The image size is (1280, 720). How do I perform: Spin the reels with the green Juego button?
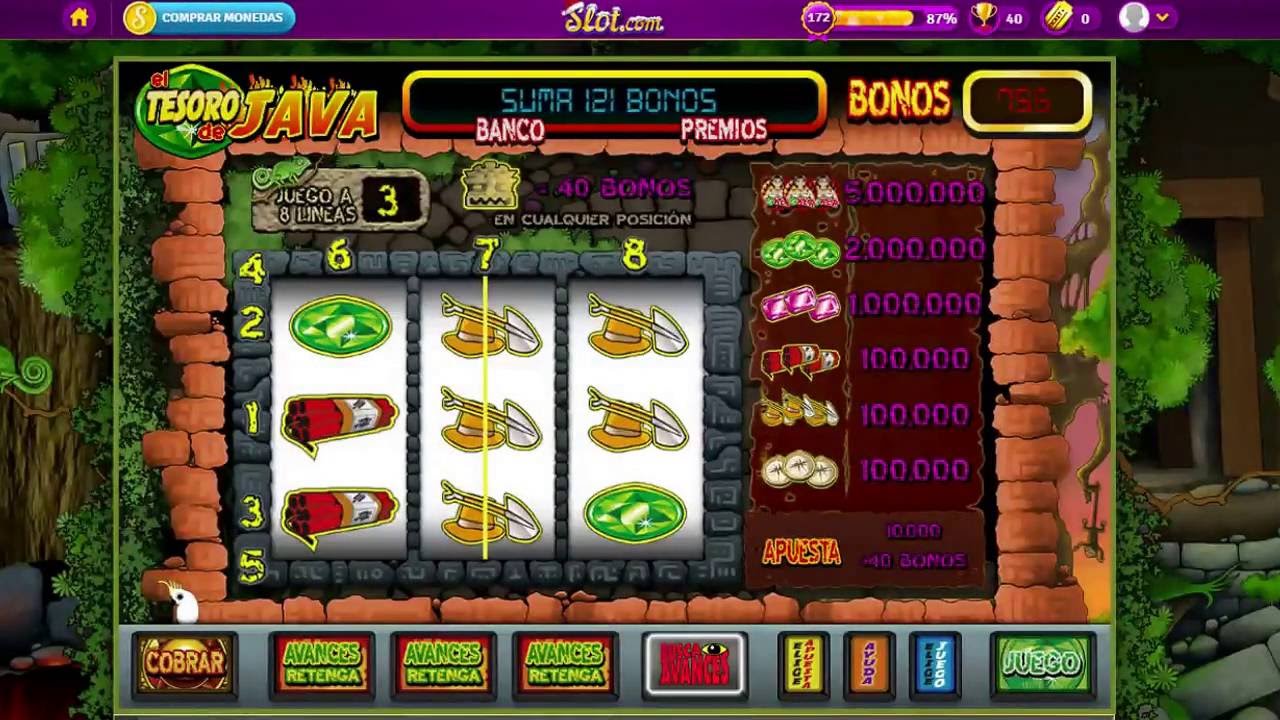tap(1042, 662)
